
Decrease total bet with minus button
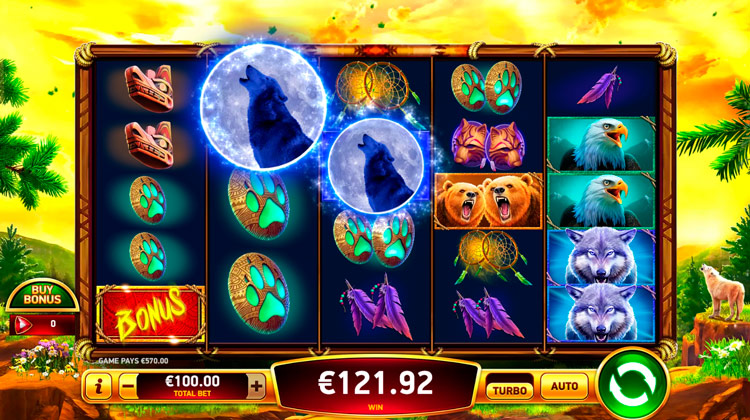pos(127,385)
